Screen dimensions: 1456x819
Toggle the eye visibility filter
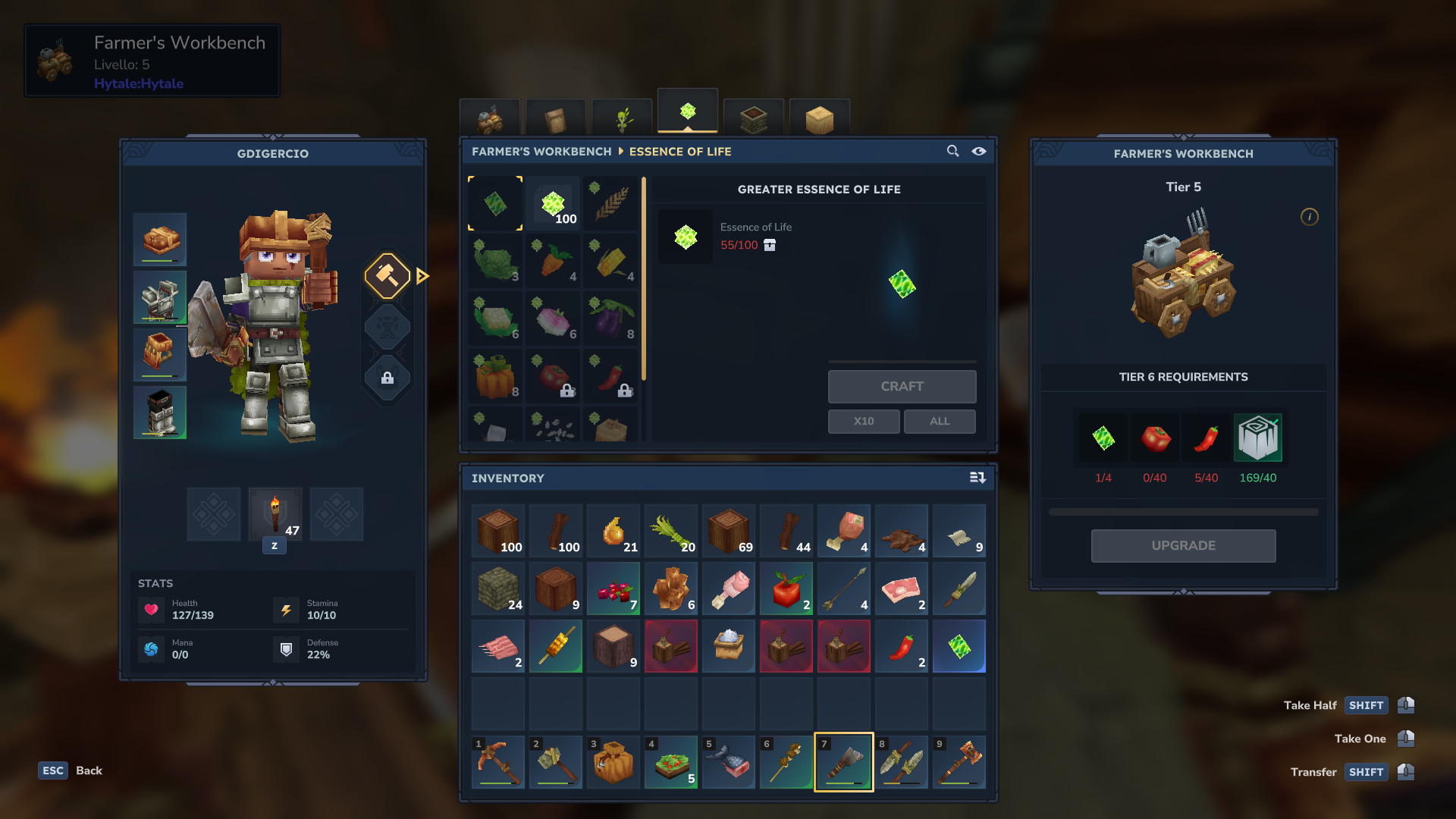(x=979, y=152)
